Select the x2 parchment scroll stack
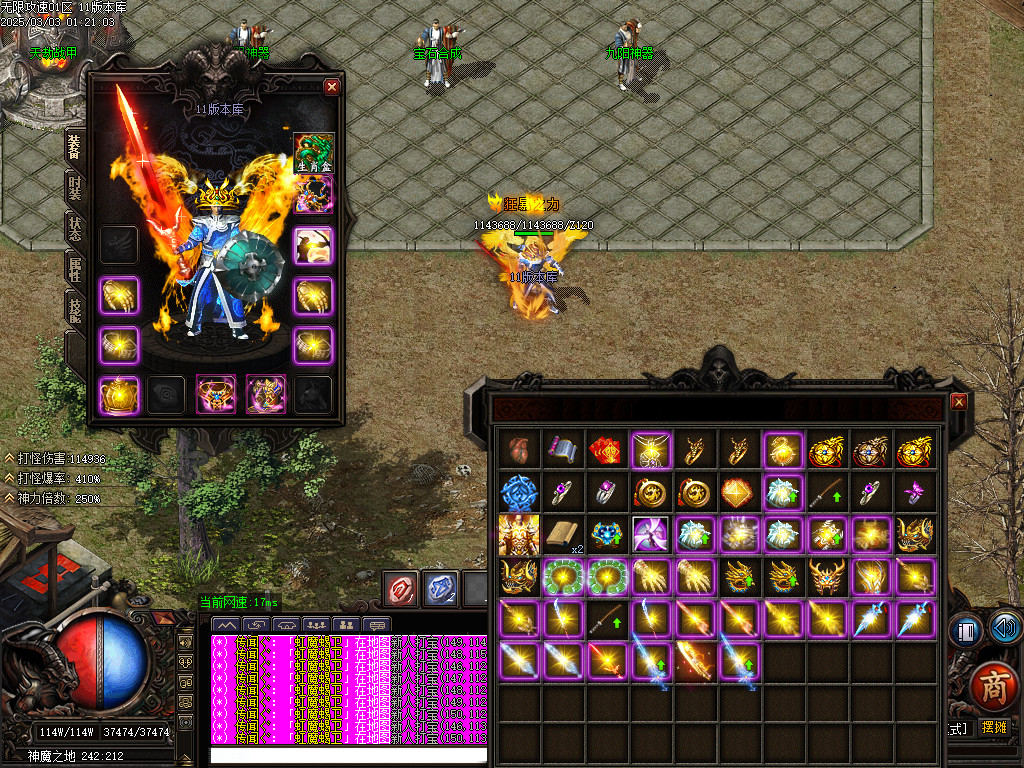 tap(562, 535)
